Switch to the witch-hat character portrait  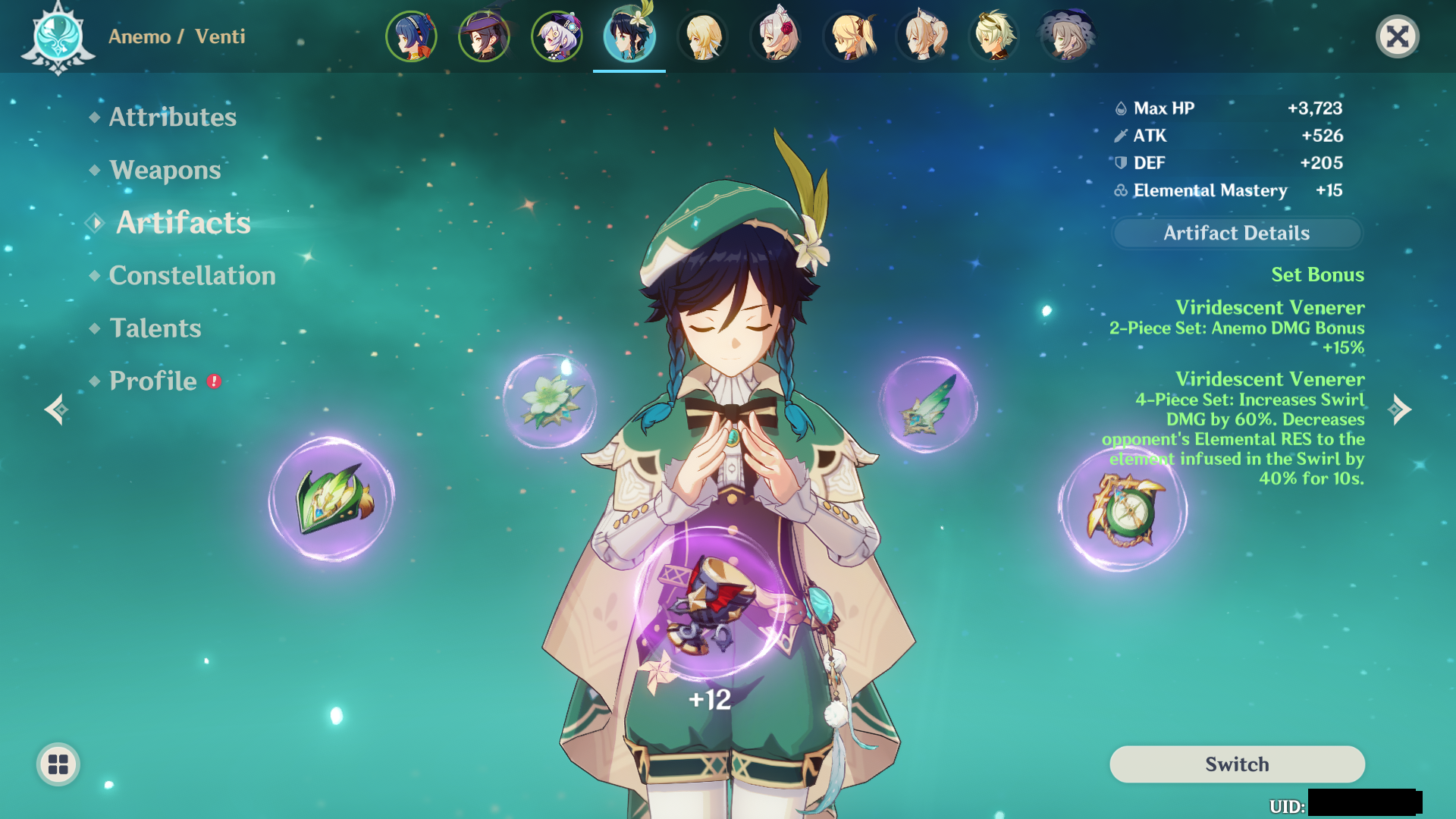[x=484, y=36]
